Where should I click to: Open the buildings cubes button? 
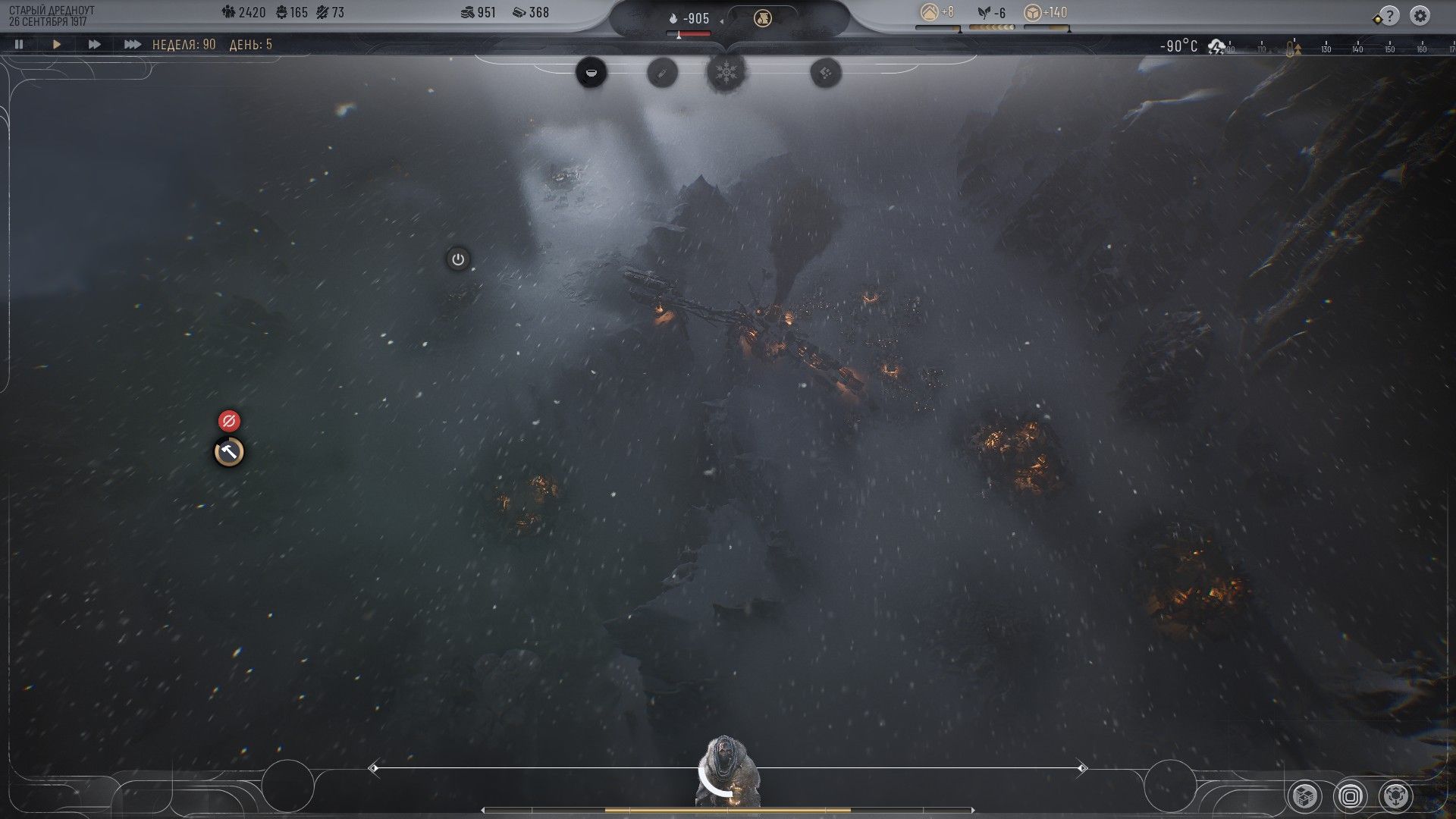(x=1304, y=795)
